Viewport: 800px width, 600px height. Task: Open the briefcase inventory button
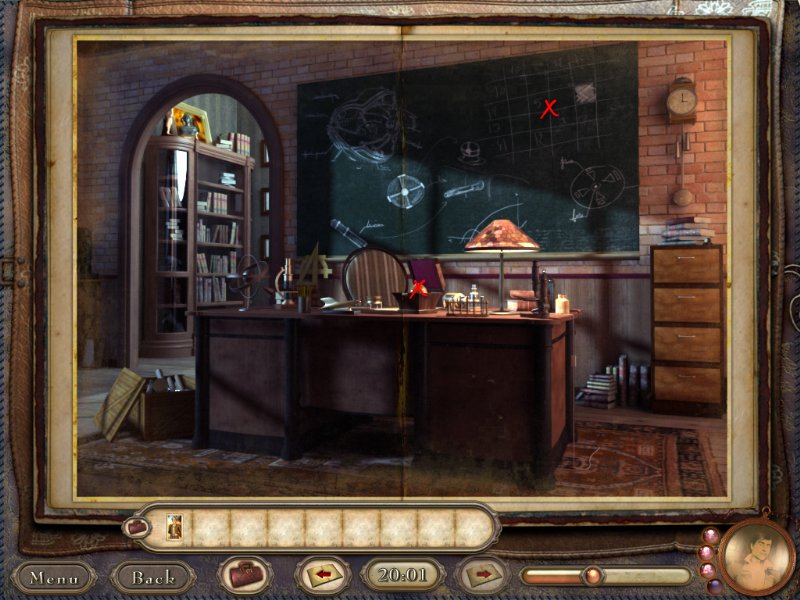(245, 575)
